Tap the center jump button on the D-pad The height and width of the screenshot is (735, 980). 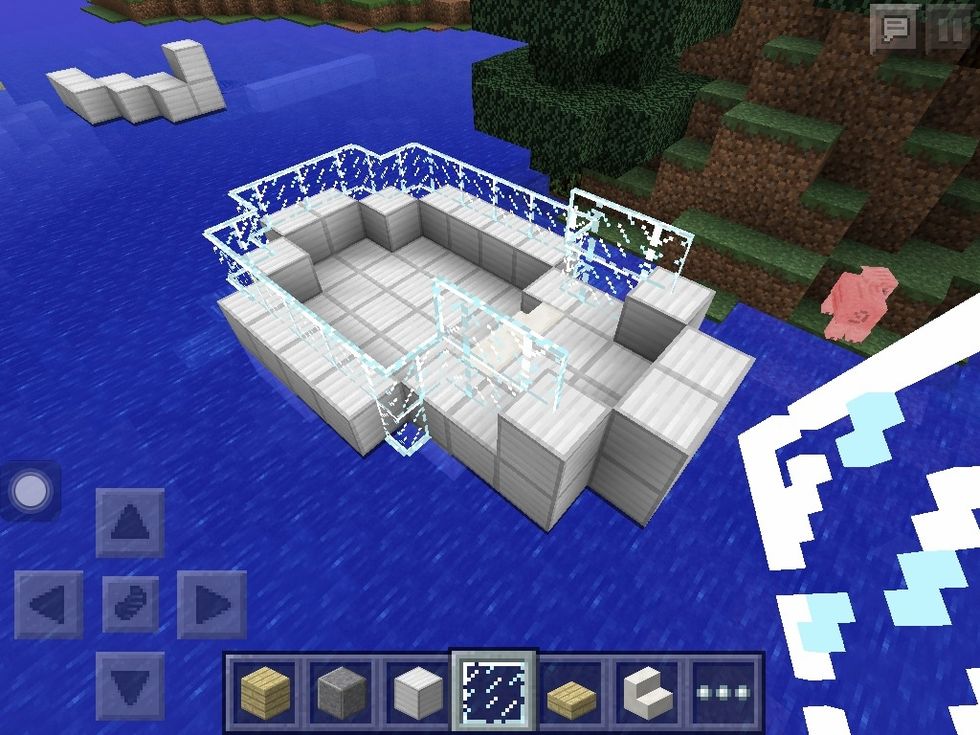[130, 604]
